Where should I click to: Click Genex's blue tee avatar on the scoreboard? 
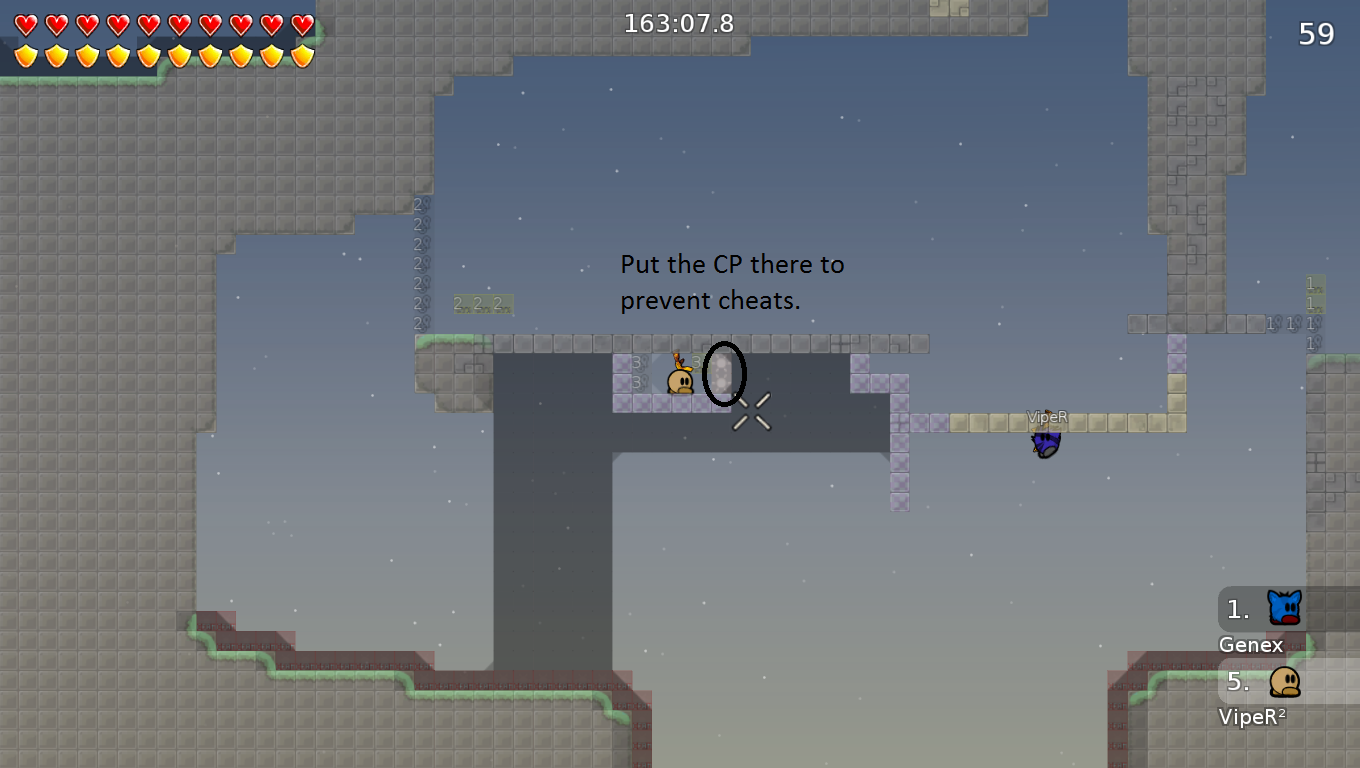[1285, 607]
